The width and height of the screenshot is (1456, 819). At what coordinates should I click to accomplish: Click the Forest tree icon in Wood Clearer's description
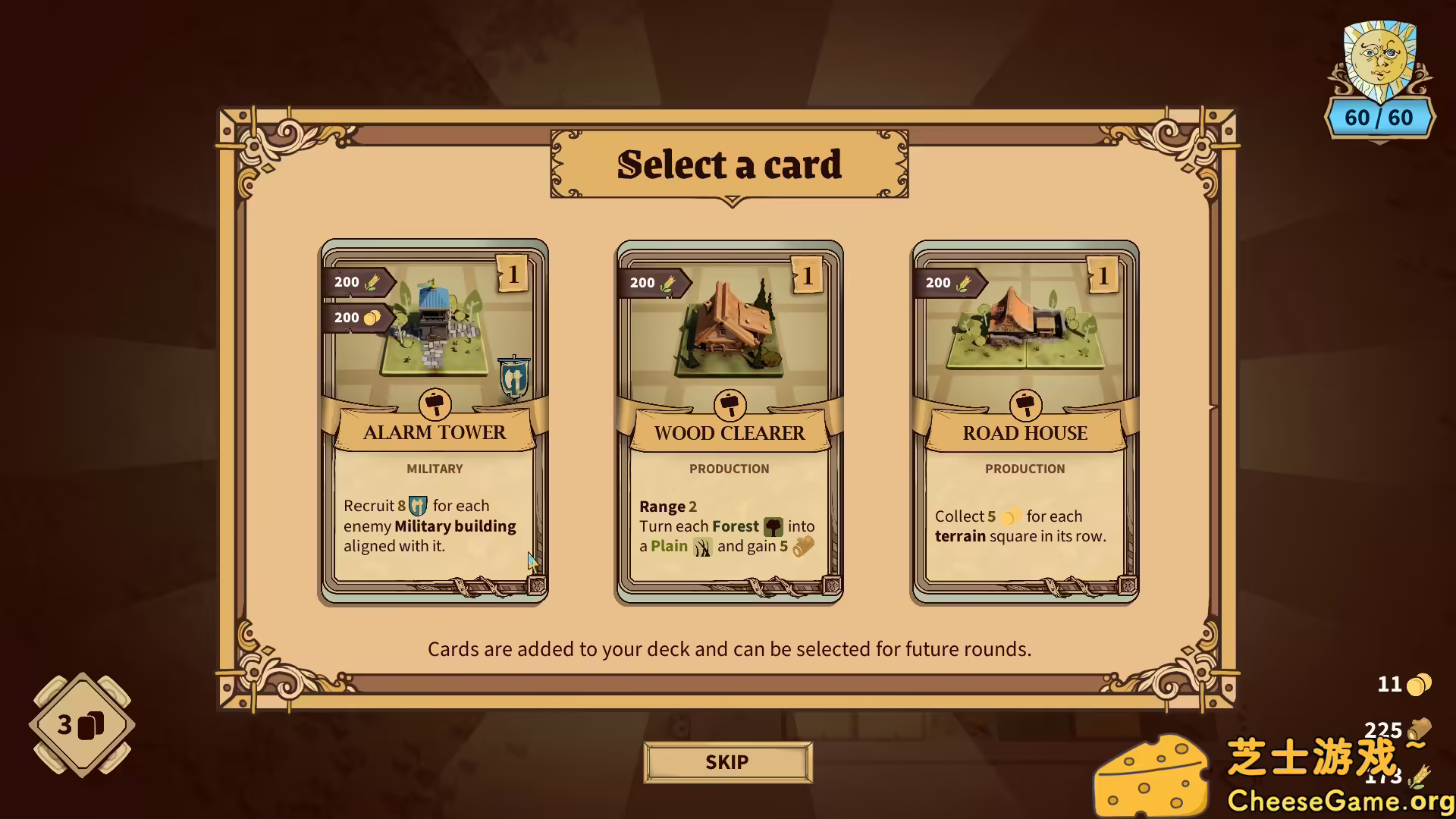775,526
